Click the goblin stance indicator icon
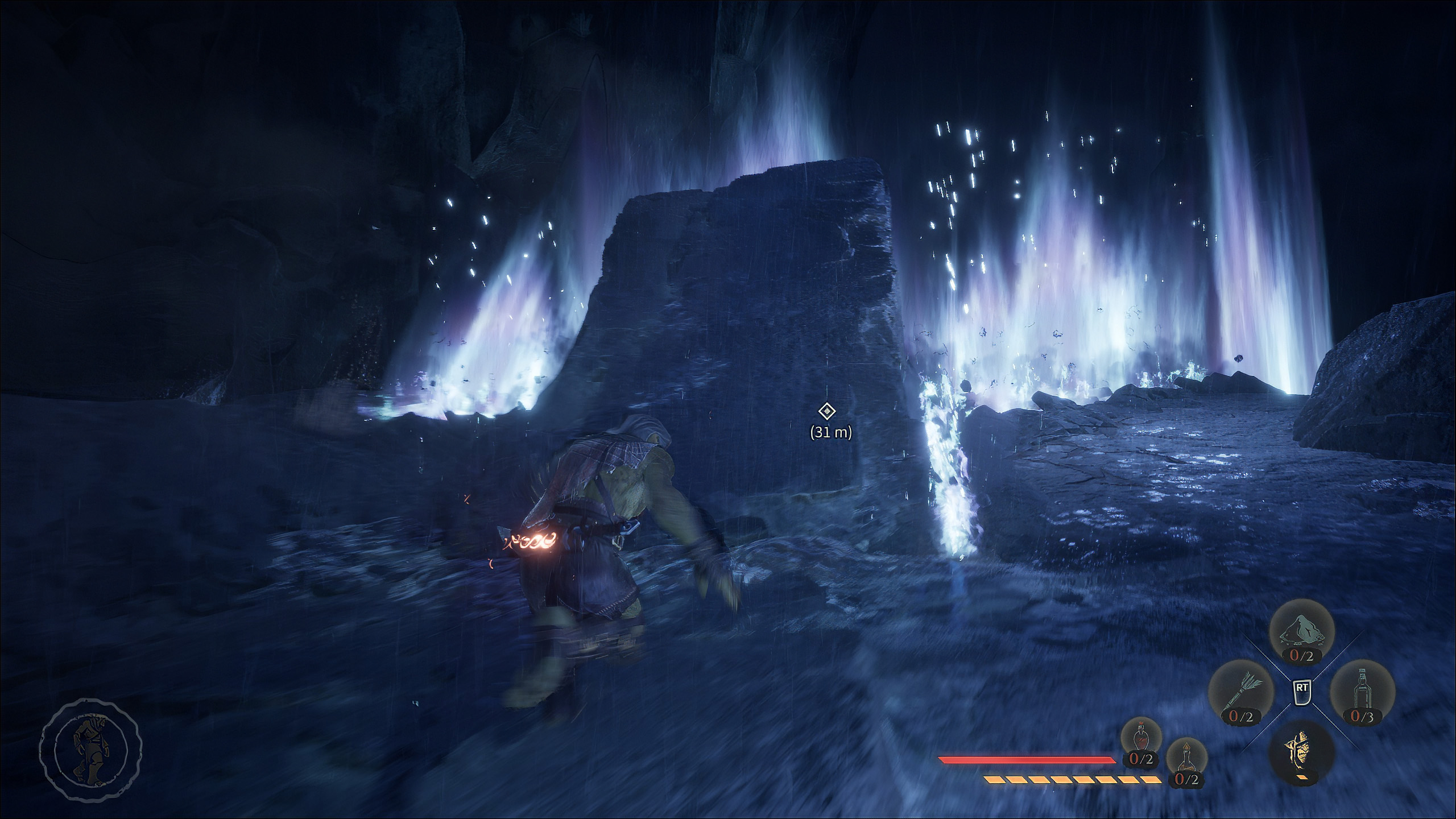The height and width of the screenshot is (819, 1456). 90,751
